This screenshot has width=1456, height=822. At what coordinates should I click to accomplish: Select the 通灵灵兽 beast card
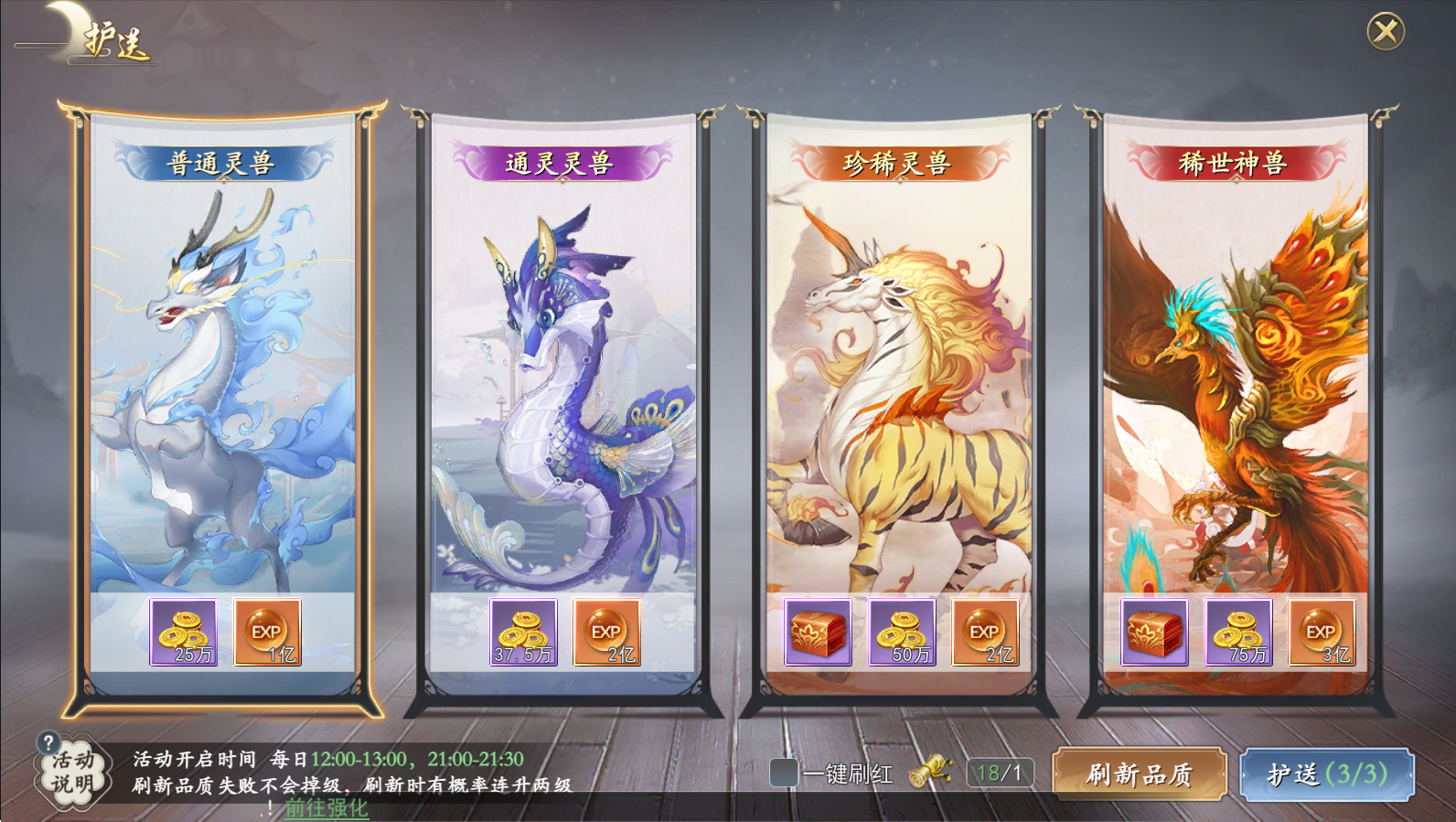[562, 384]
